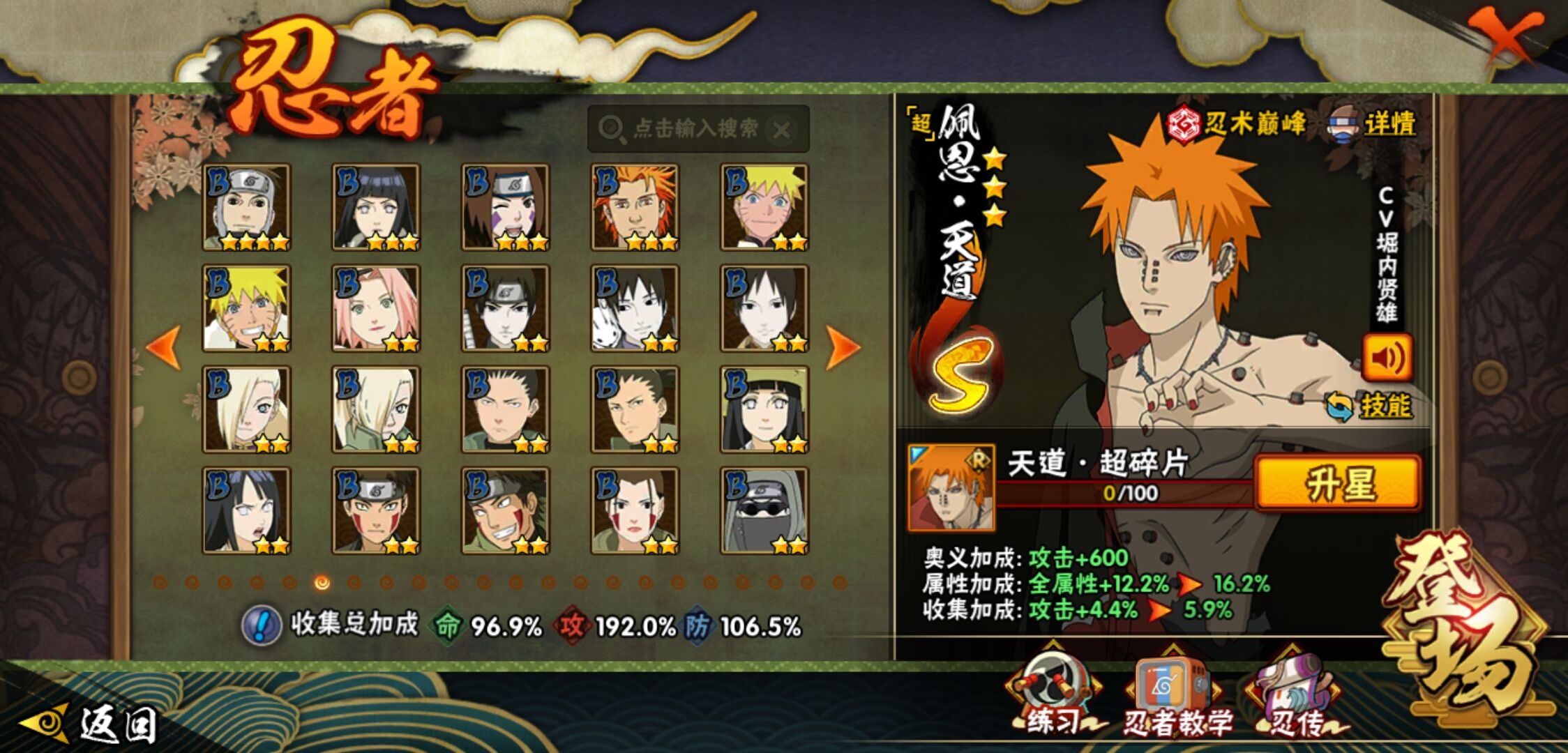Select the masked hooded ninja with sunglasses
1568x753 pixels.
click(764, 511)
